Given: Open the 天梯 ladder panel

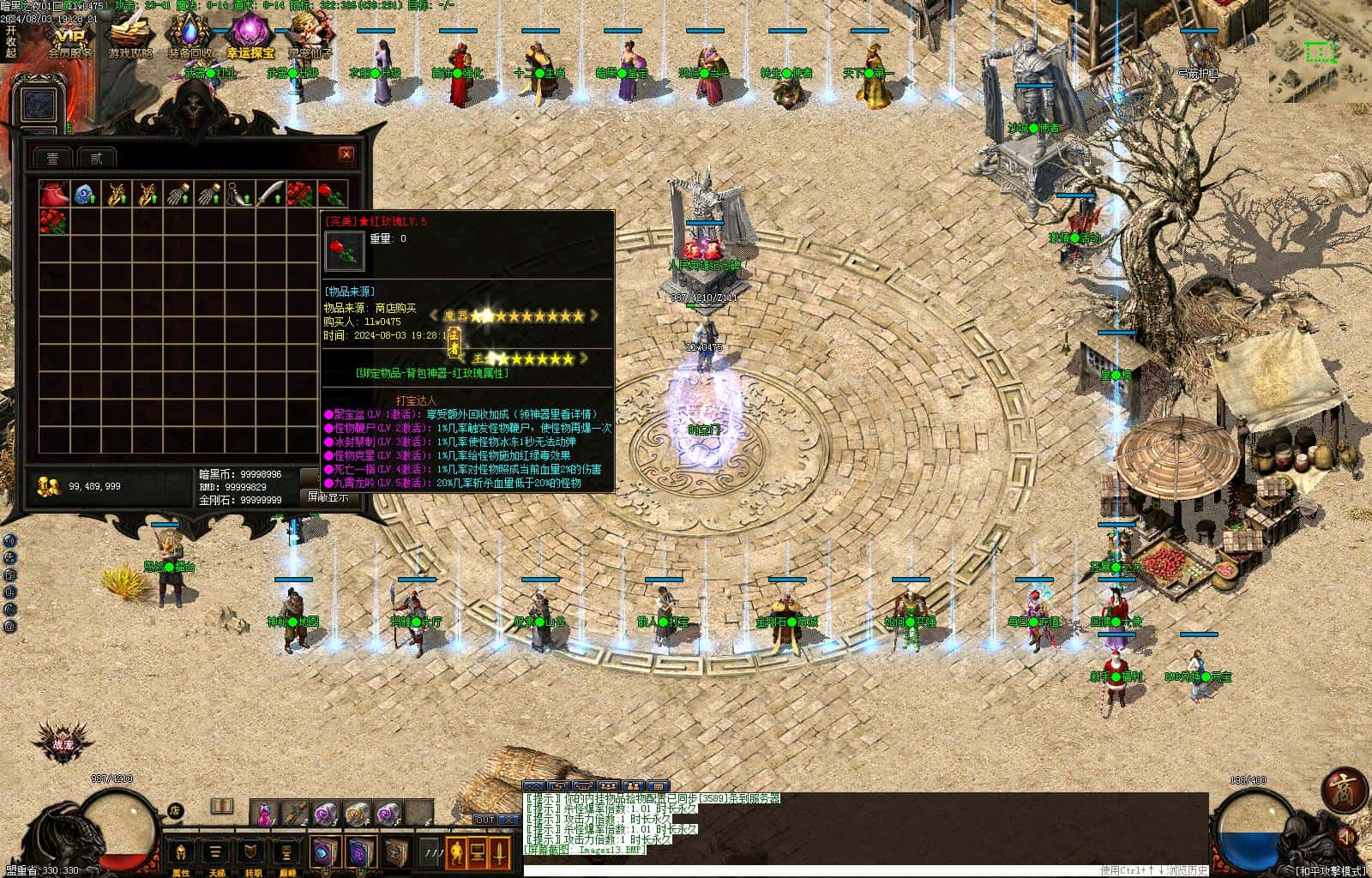Looking at the screenshot, I should click(x=216, y=854).
